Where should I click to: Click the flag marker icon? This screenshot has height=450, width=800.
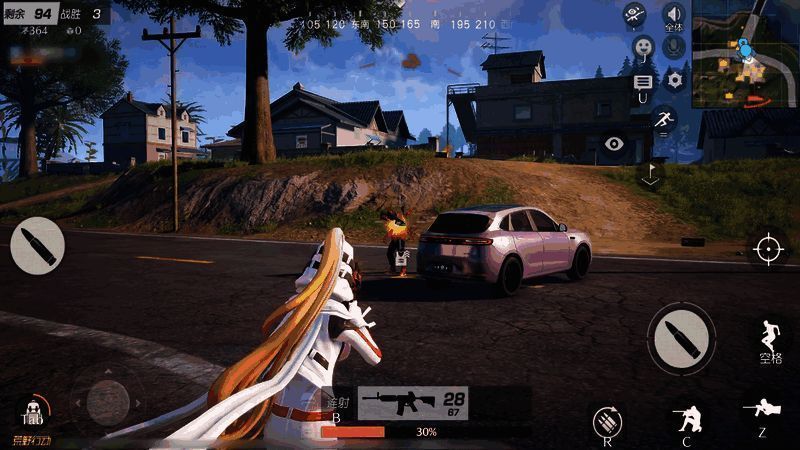(651, 173)
